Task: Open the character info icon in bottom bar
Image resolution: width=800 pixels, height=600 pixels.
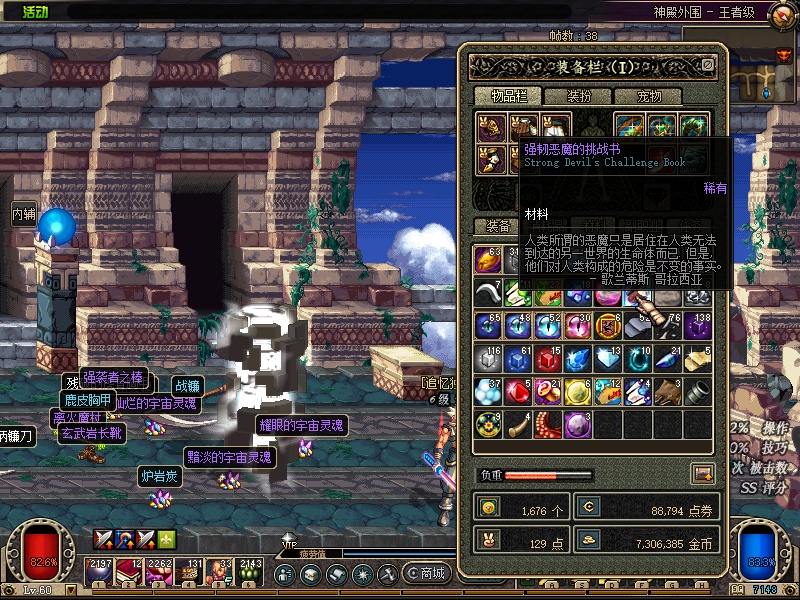Action: pyautogui.click(x=285, y=575)
